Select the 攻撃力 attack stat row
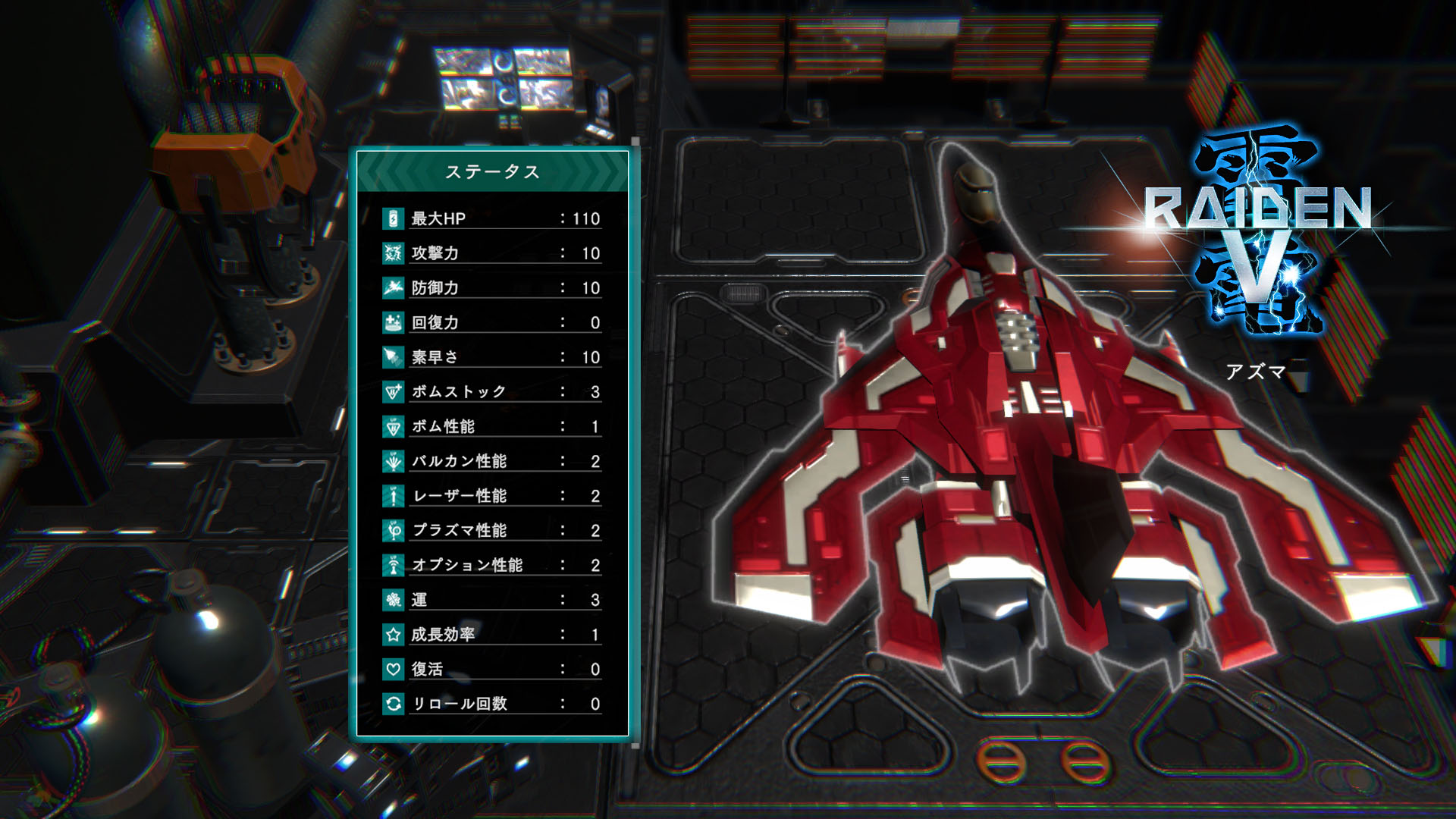Image resolution: width=1456 pixels, height=819 pixels. 492,253
